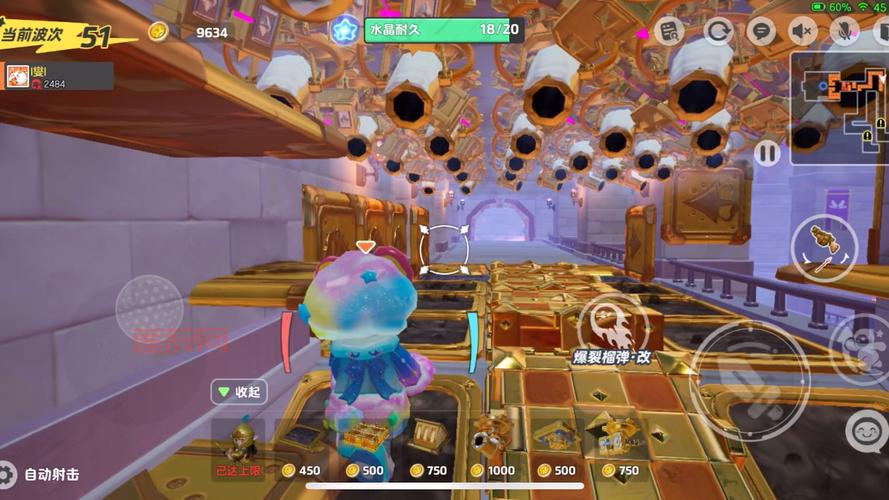Image resolution: width=889 pixels, height=500 pixels.
Task: Switch weapon using the weapon swap icon
Action: click(x=823, y=247)
